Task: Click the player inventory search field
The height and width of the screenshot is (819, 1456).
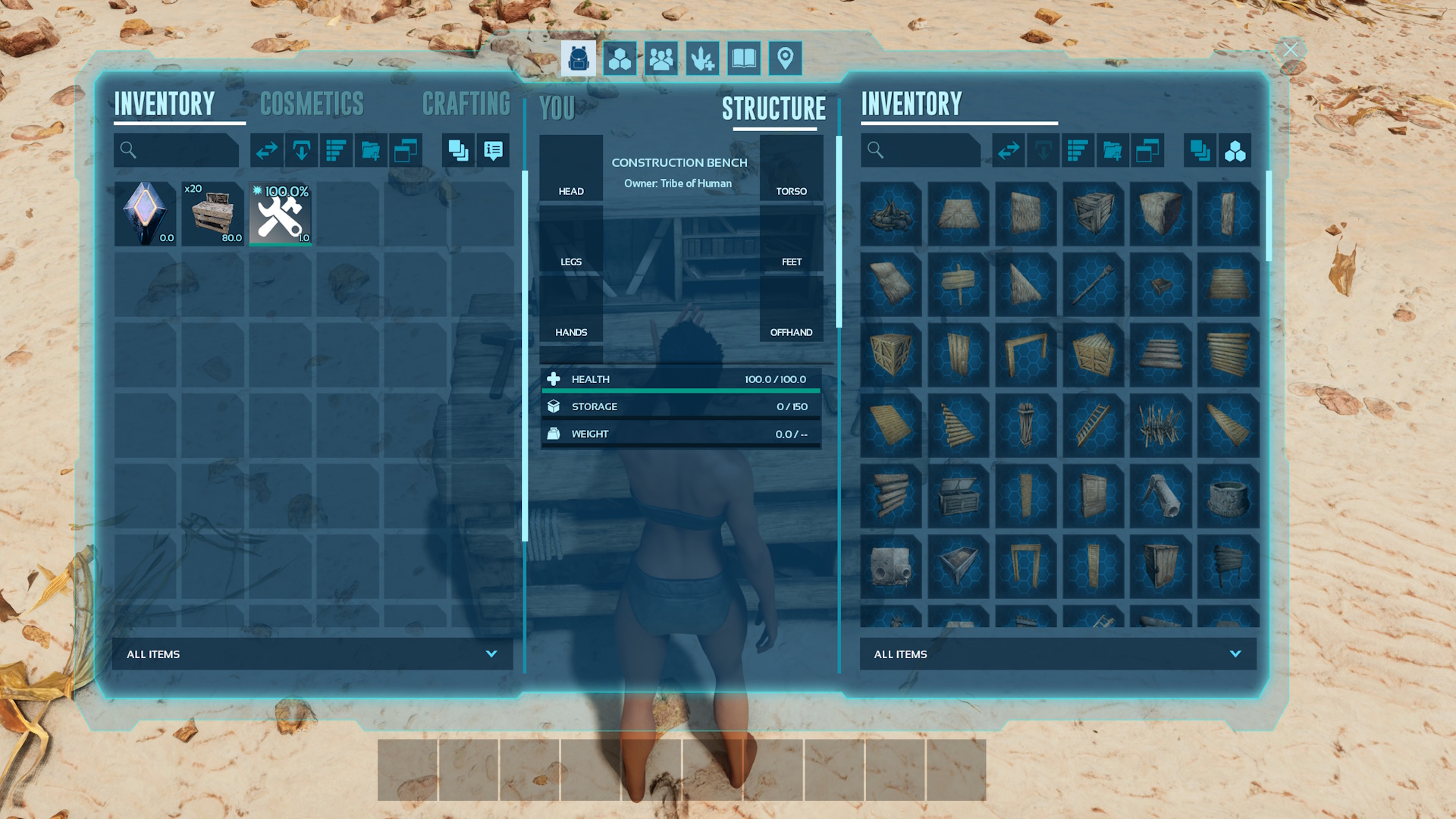Action: [x=184, y=150]
